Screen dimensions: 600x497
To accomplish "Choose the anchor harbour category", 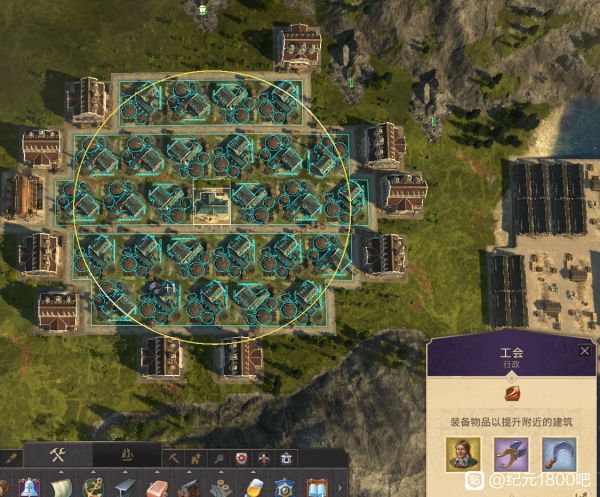I will (92, 488).
